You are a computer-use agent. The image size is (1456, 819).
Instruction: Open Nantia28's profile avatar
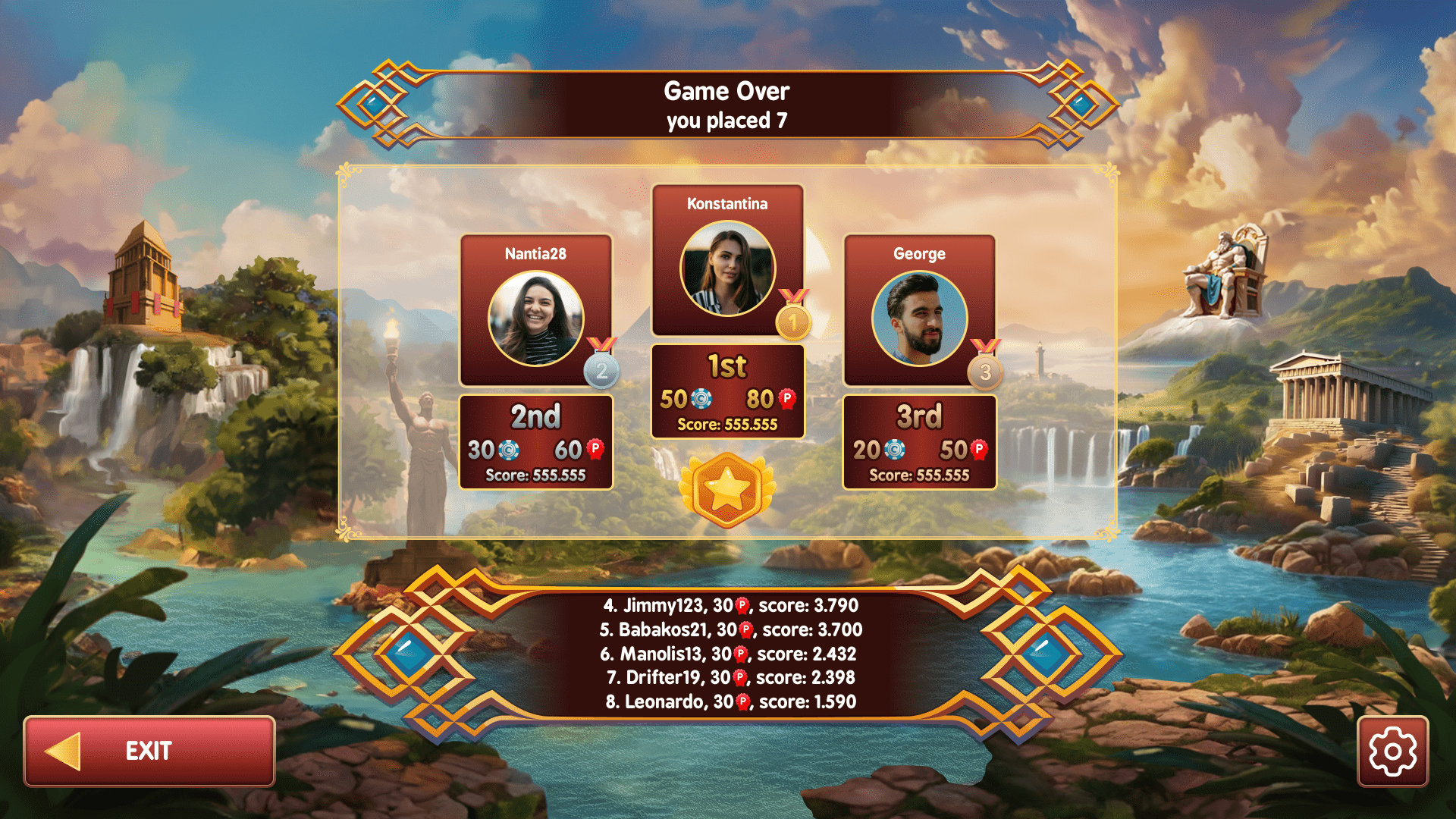point(536,318)
